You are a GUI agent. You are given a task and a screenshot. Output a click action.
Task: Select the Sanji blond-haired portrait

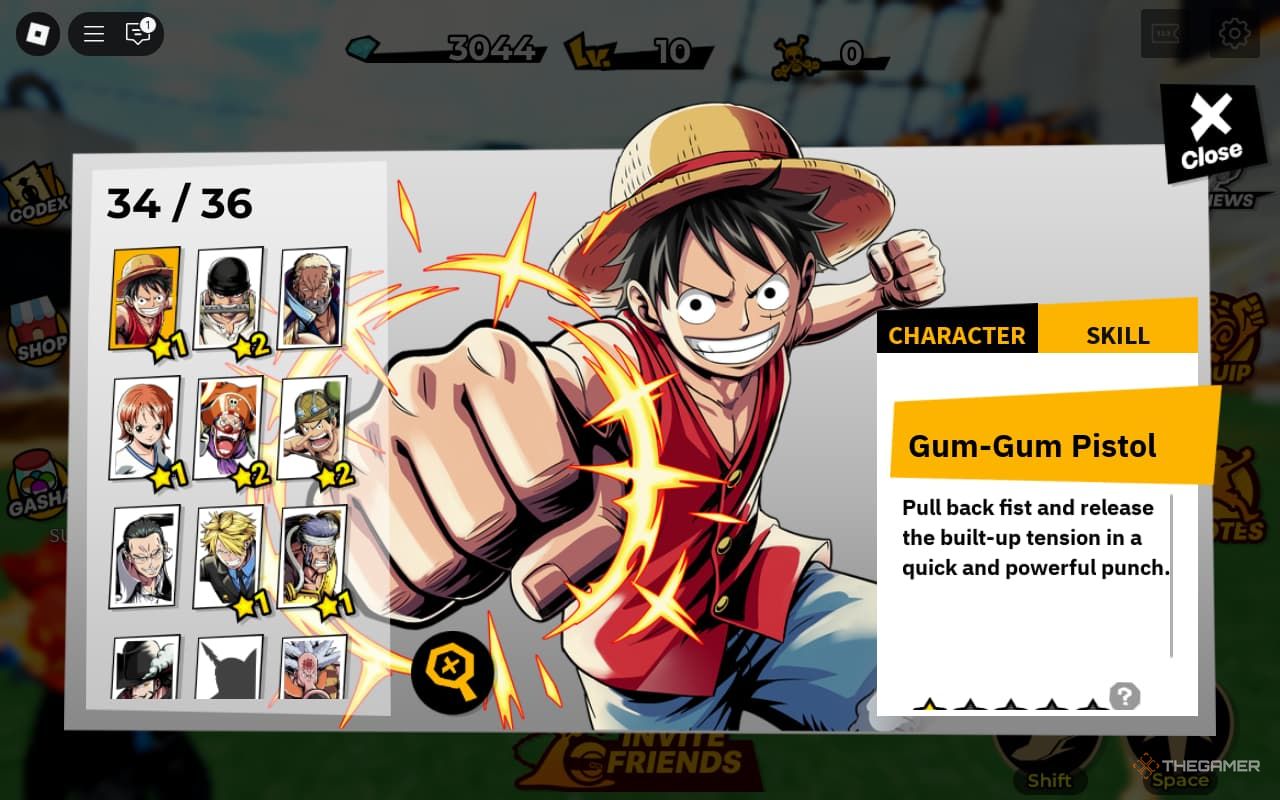[x=229, y=557]
